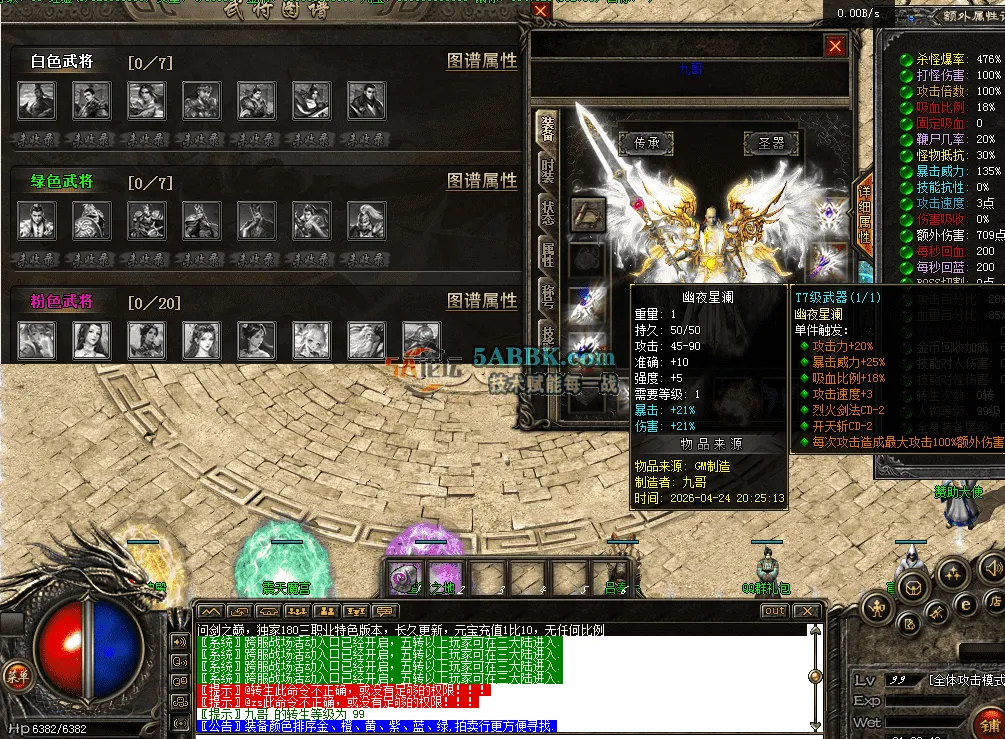Close the character equipment window

coord(835,46)
